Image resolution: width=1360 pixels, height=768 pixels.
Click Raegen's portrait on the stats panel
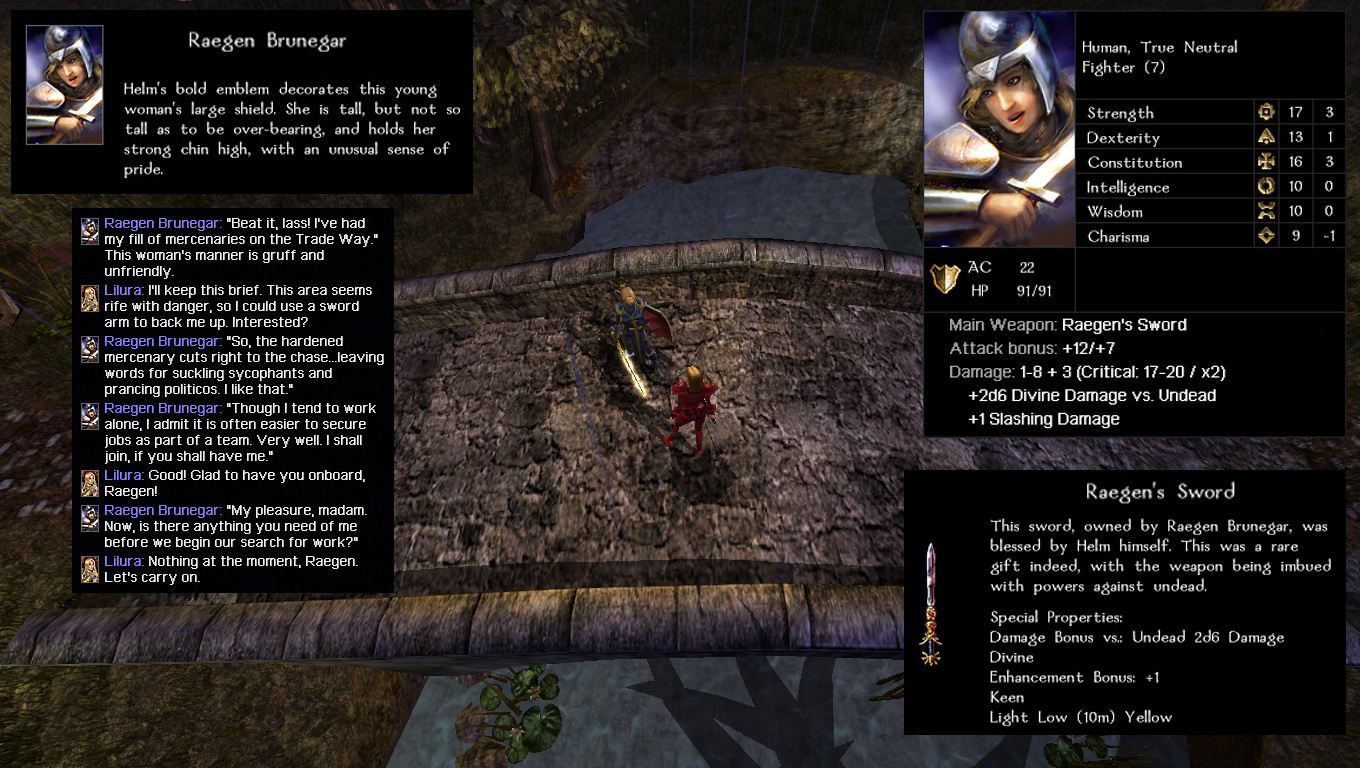999,130
